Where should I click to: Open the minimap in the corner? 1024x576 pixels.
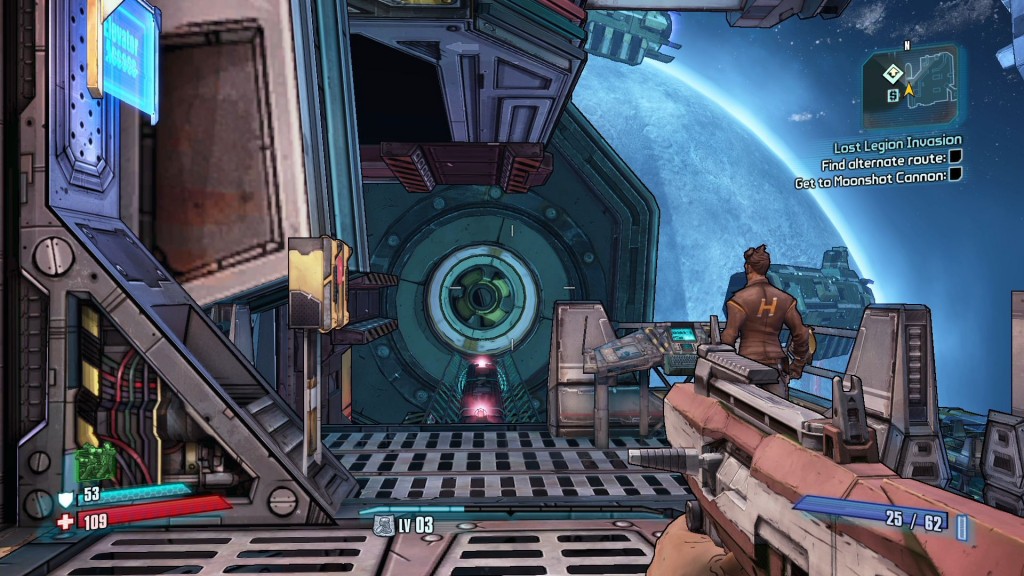point(911,87)
